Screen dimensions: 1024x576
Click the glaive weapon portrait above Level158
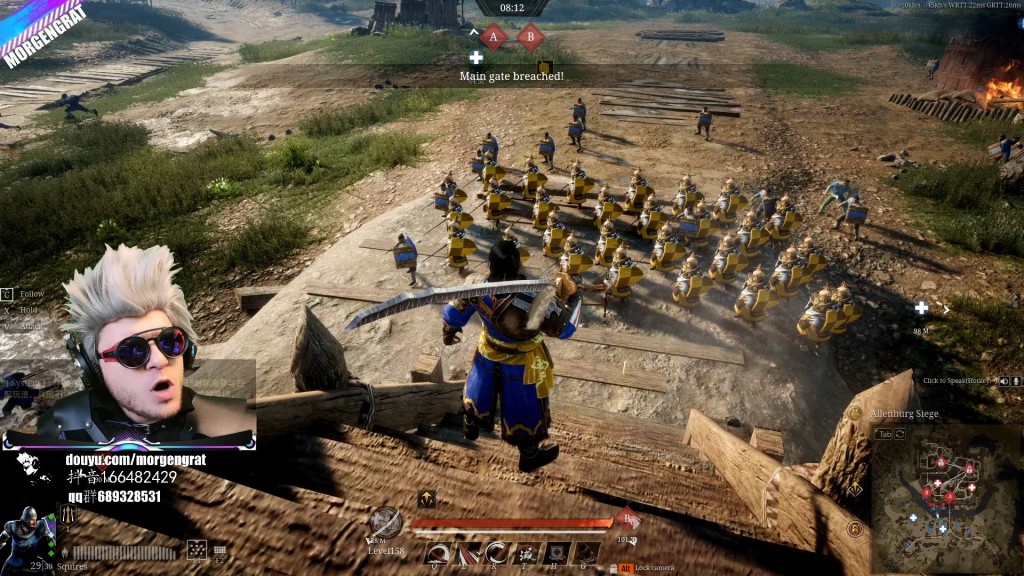click(x=385, y=522)
